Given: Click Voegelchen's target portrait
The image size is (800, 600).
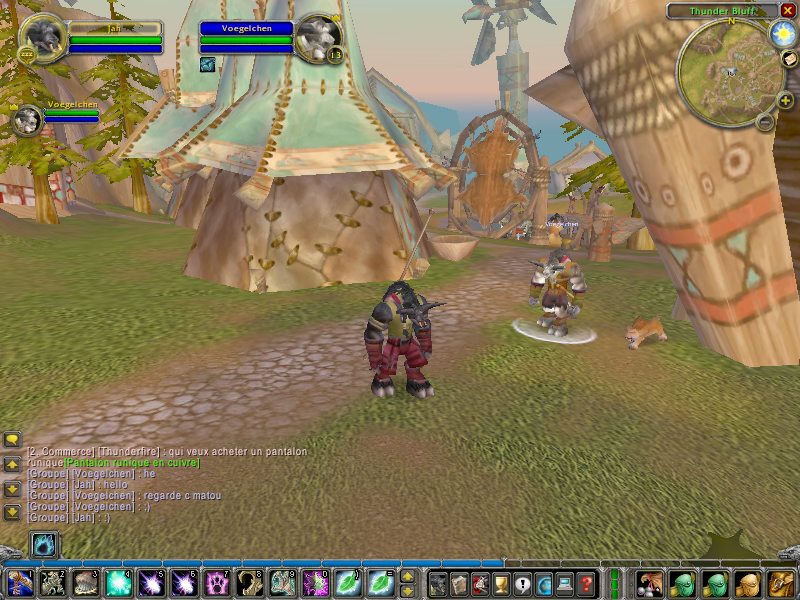Looking at the screenshot, I should point(318,39).
